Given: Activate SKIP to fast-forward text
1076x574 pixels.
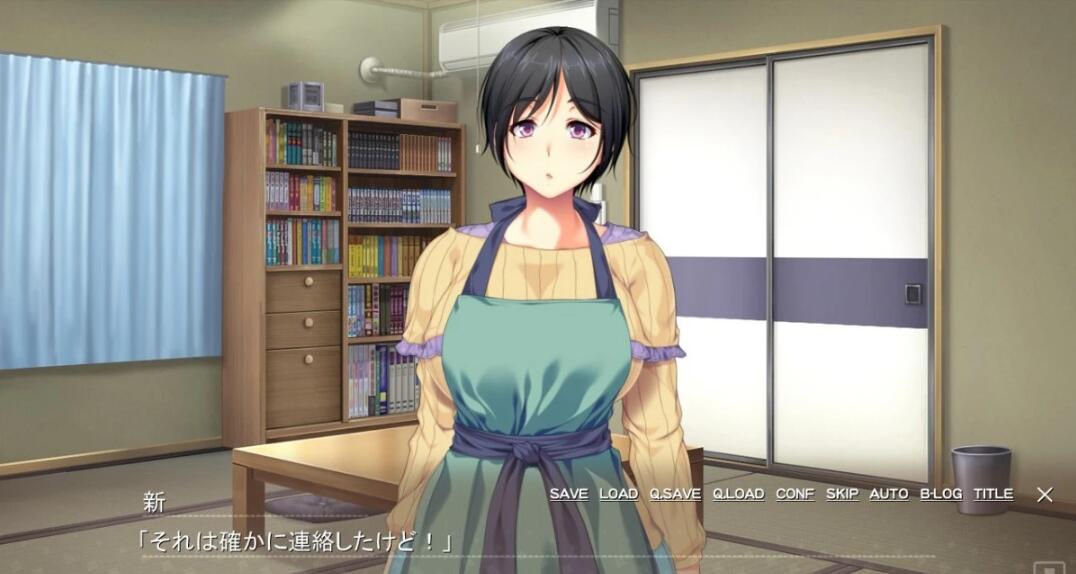Looking at the screenshot, I should pyautogui.click(x=842, y=494).
